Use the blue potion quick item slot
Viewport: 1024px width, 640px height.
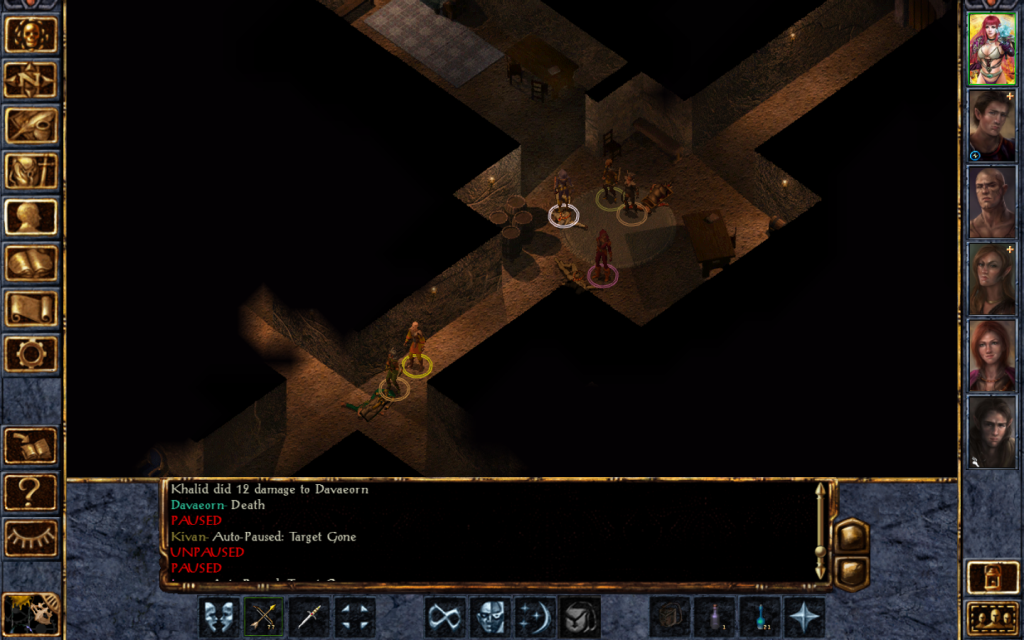pos(760,617)
